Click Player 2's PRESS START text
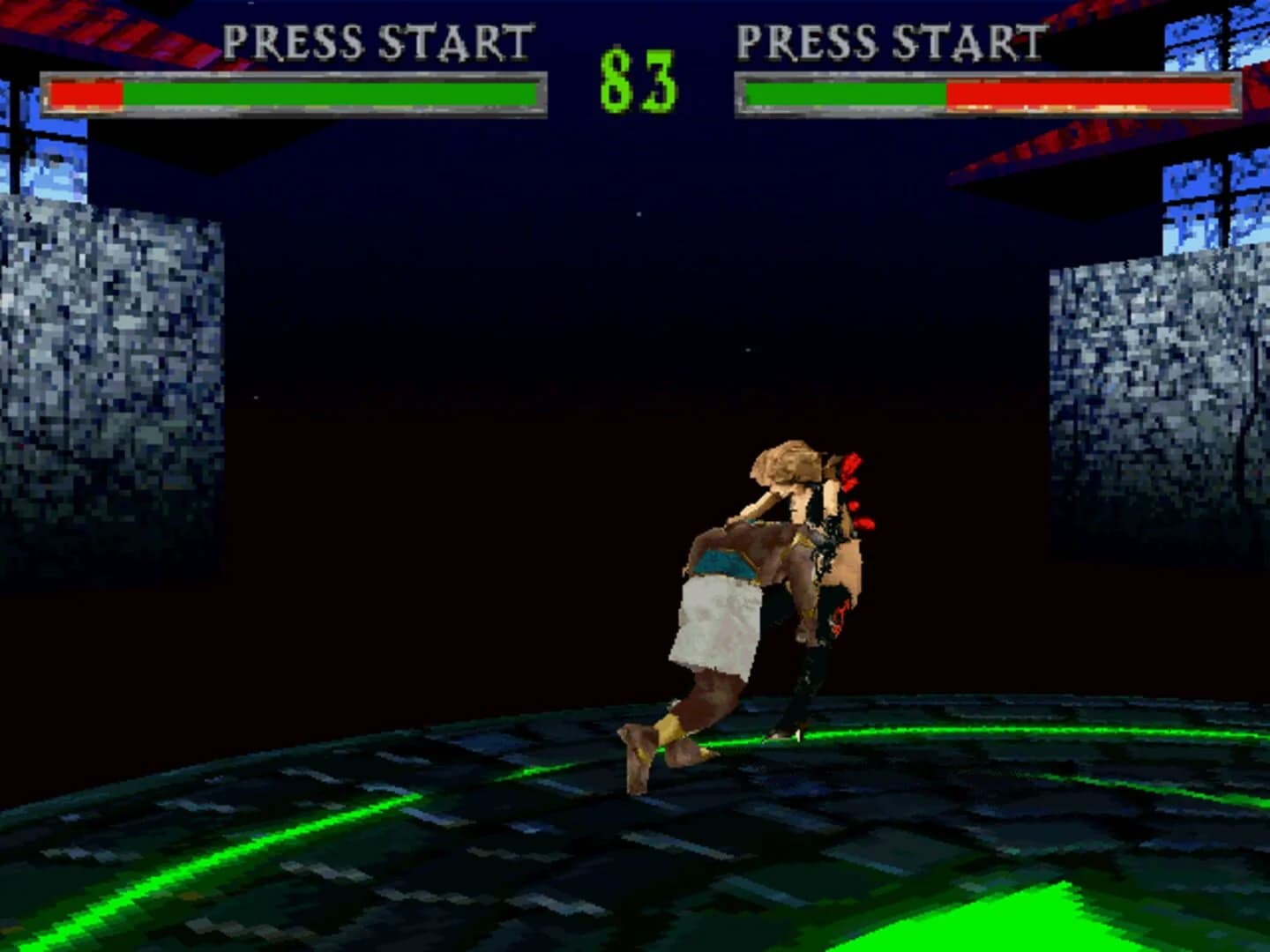The height and width of the screenshot is (952, 1270). pos(891,39)
